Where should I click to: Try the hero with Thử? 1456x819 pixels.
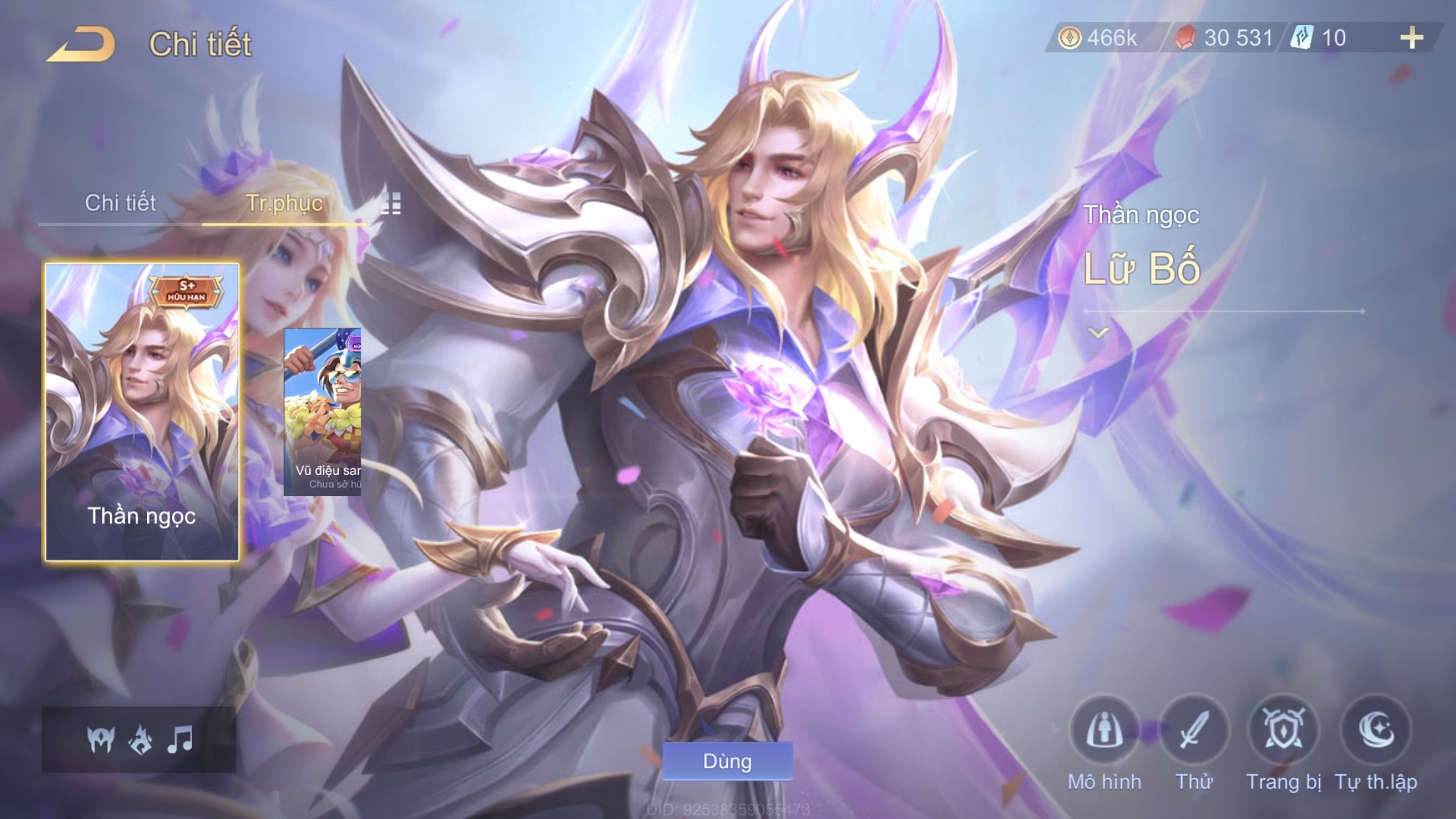(1194, 731)
